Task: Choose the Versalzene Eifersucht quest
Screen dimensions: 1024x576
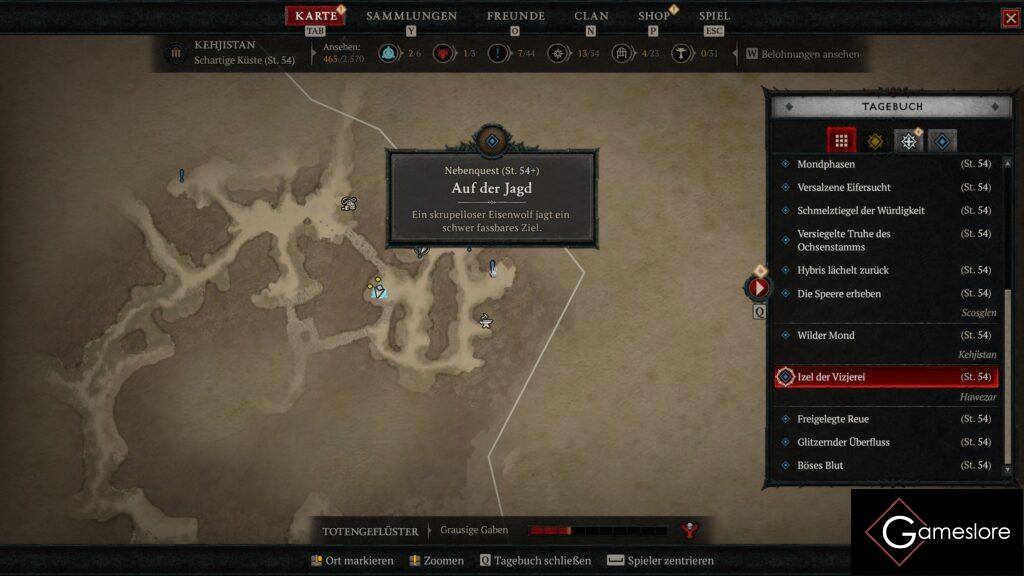Action: [844, 187]
